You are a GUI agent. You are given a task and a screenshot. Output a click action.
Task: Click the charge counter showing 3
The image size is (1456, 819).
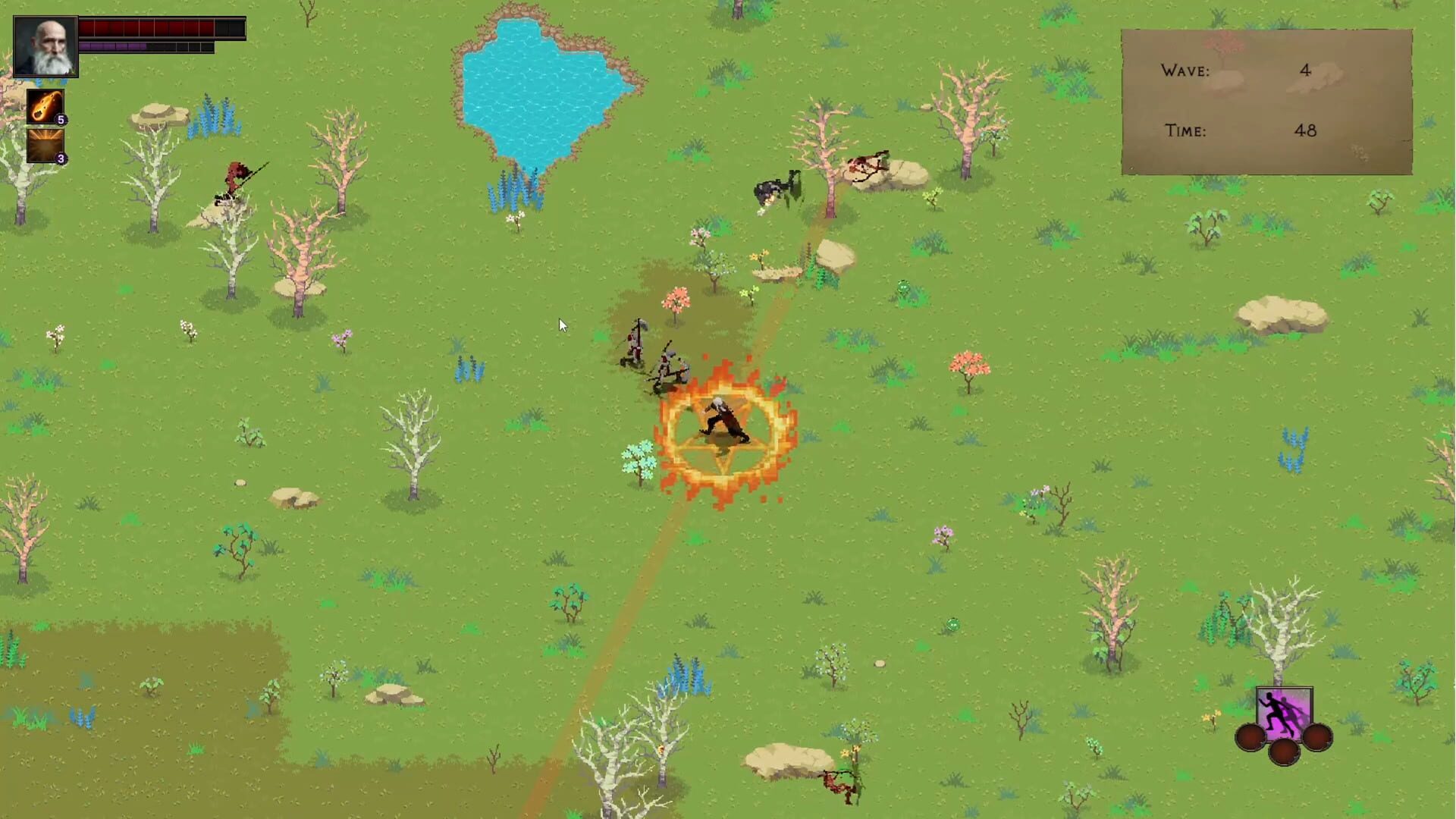62,158
